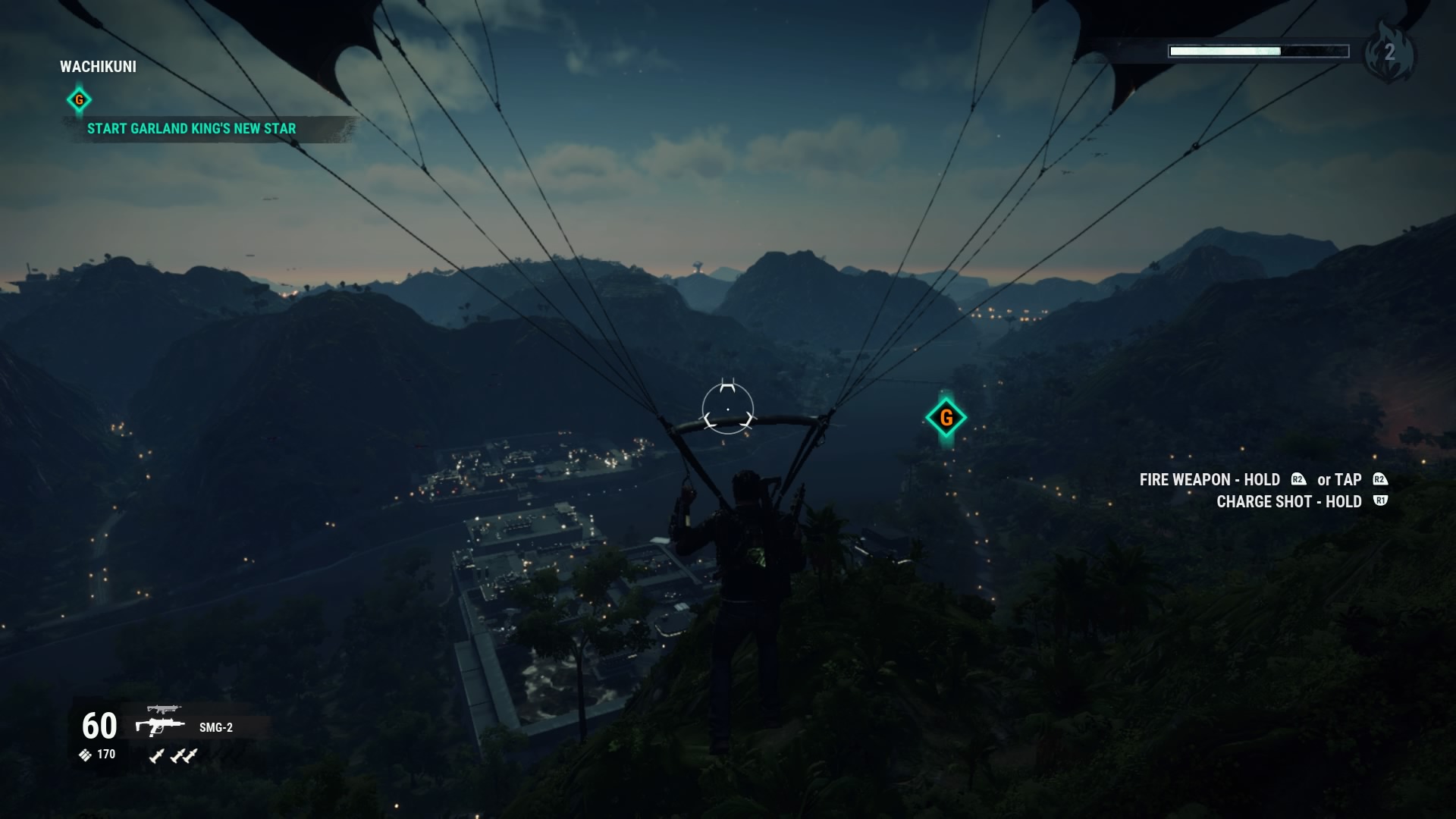Select the R2 prompt following 'or TAP'
Screen dimensions: 1456x819
(x=1380, y=479)
